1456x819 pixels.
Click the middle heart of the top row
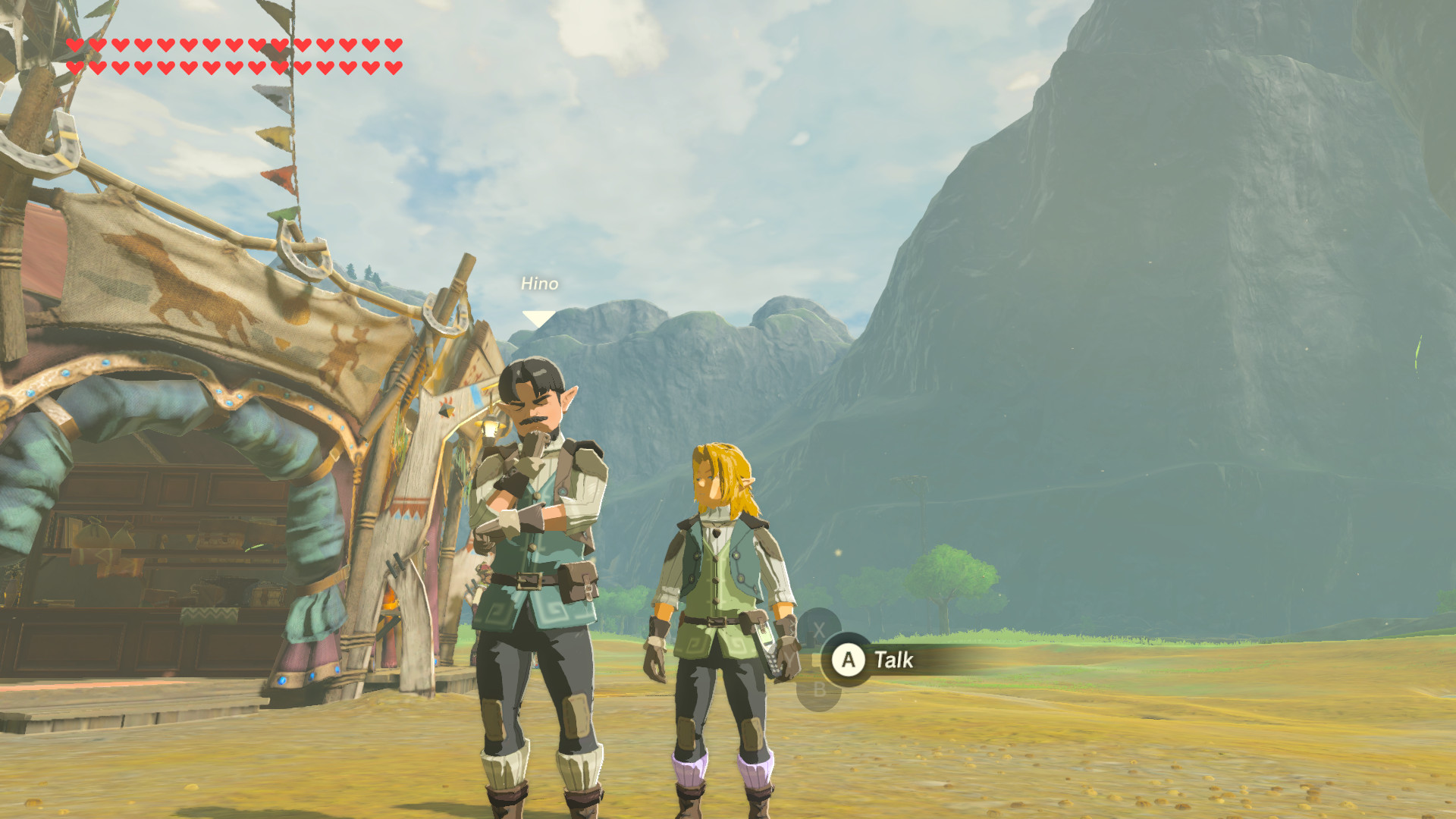[233, 45]
